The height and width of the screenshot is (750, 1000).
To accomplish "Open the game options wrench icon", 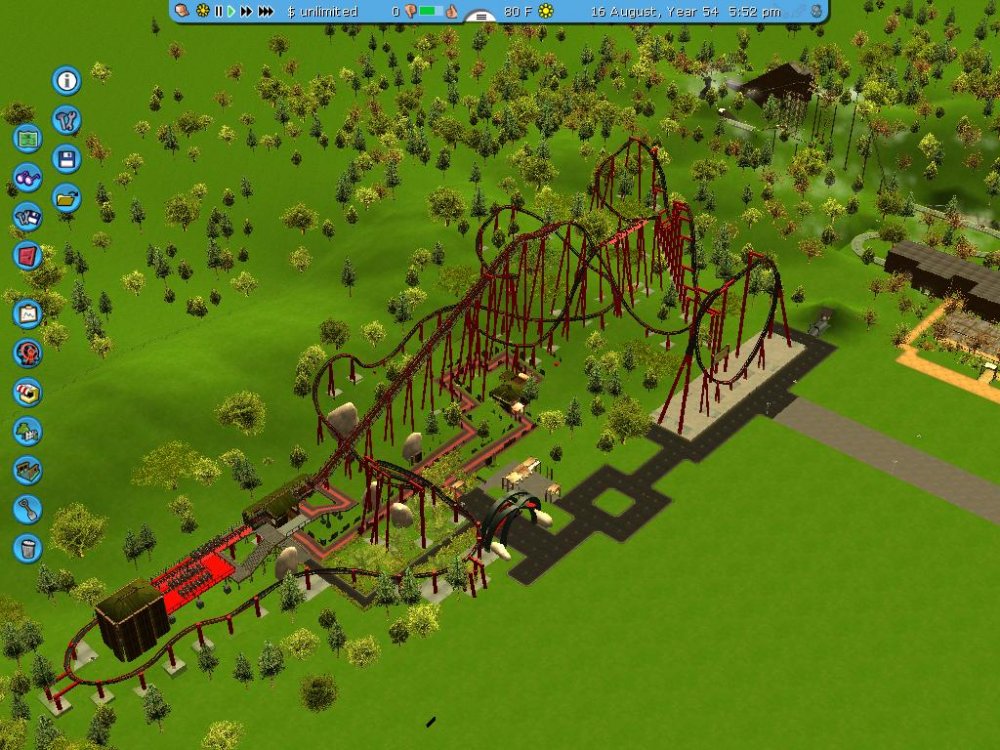I will pos(67,120).
